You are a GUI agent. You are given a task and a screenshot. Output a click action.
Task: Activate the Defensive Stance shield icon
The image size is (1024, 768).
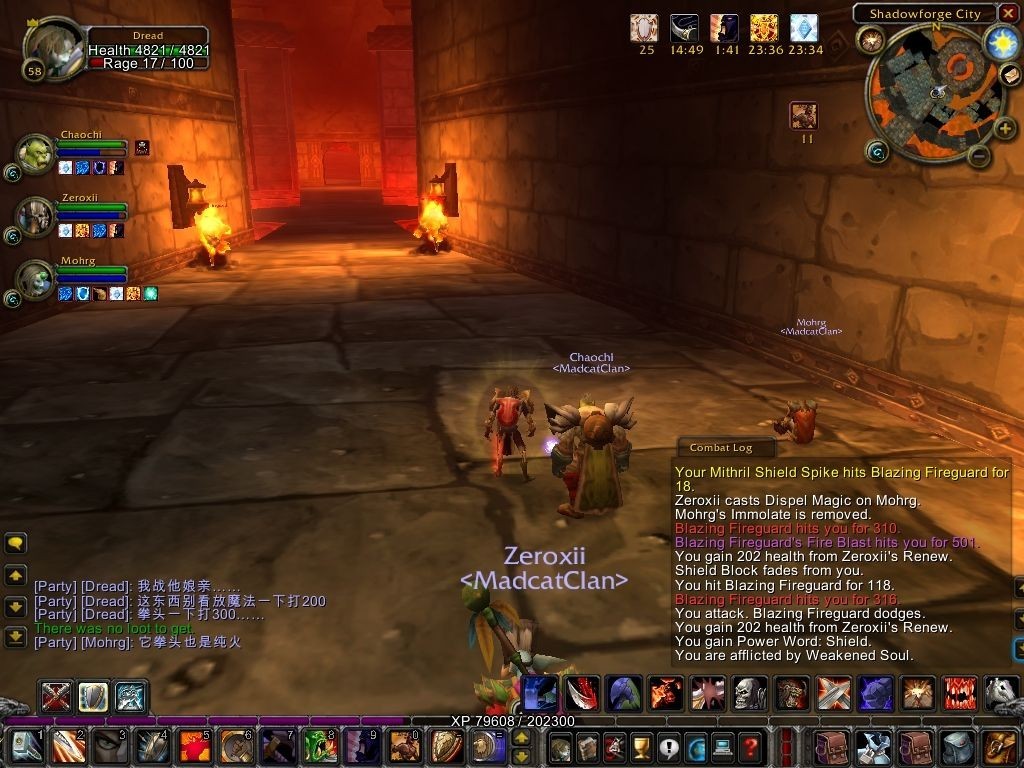(94, 695)
